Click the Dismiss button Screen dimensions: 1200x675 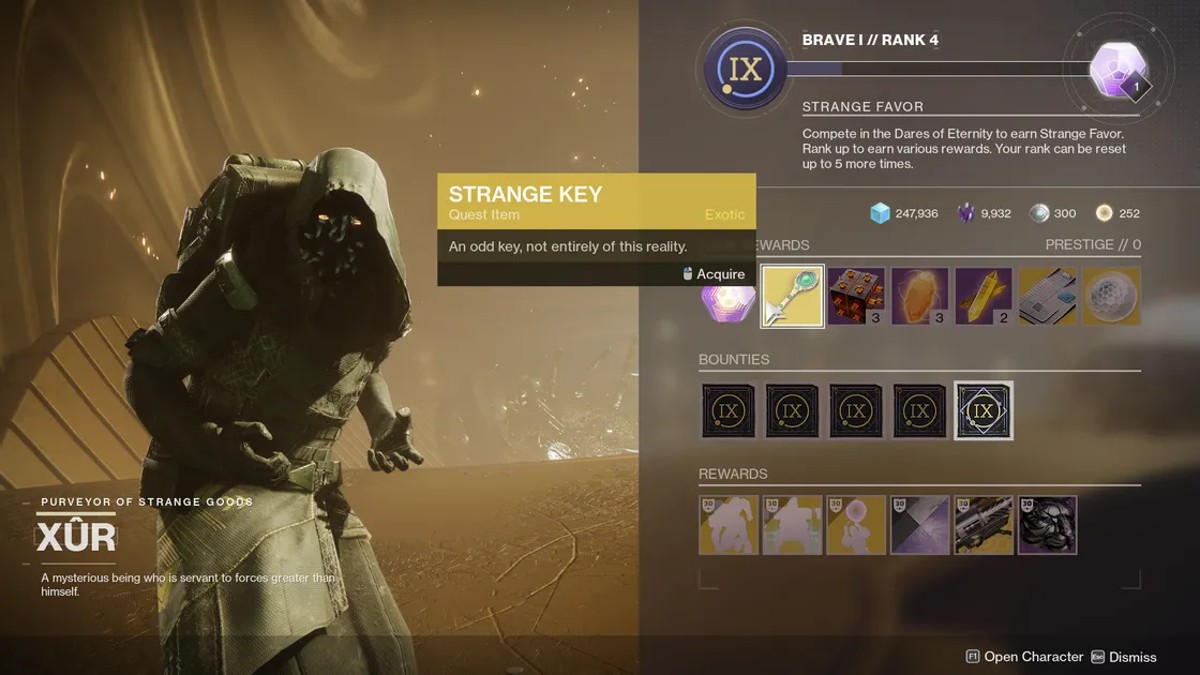pyautogui.click(x=1123, y=657)
